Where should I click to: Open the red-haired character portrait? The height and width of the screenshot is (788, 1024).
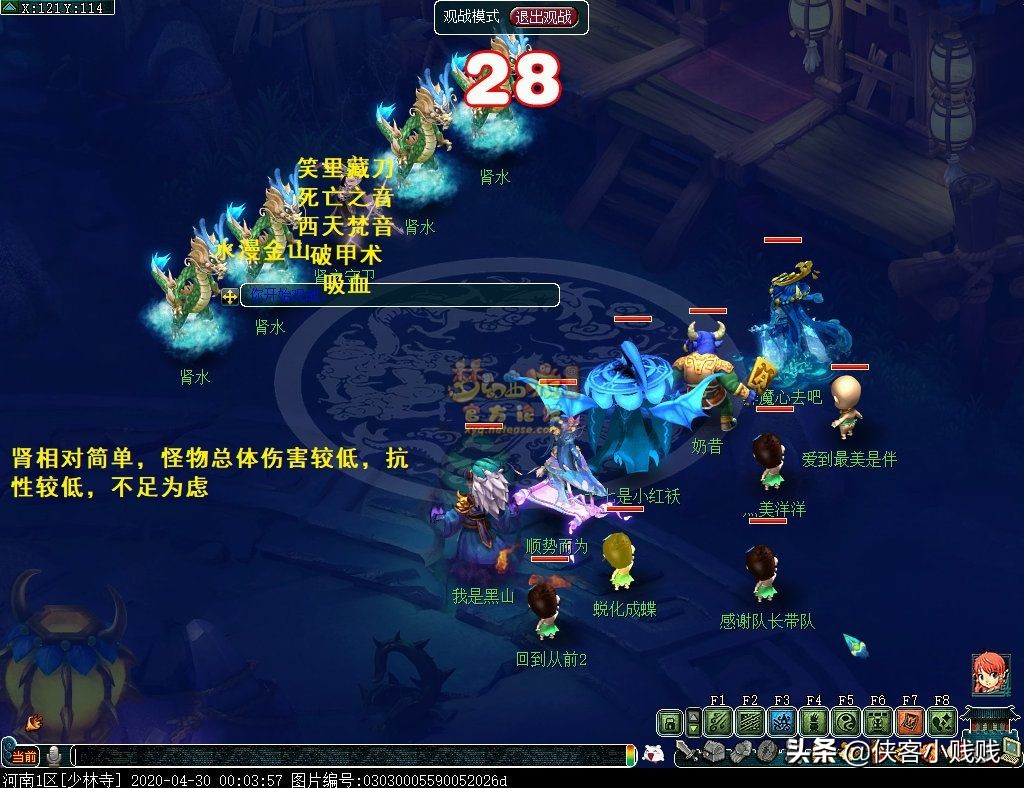coord(988,675)
